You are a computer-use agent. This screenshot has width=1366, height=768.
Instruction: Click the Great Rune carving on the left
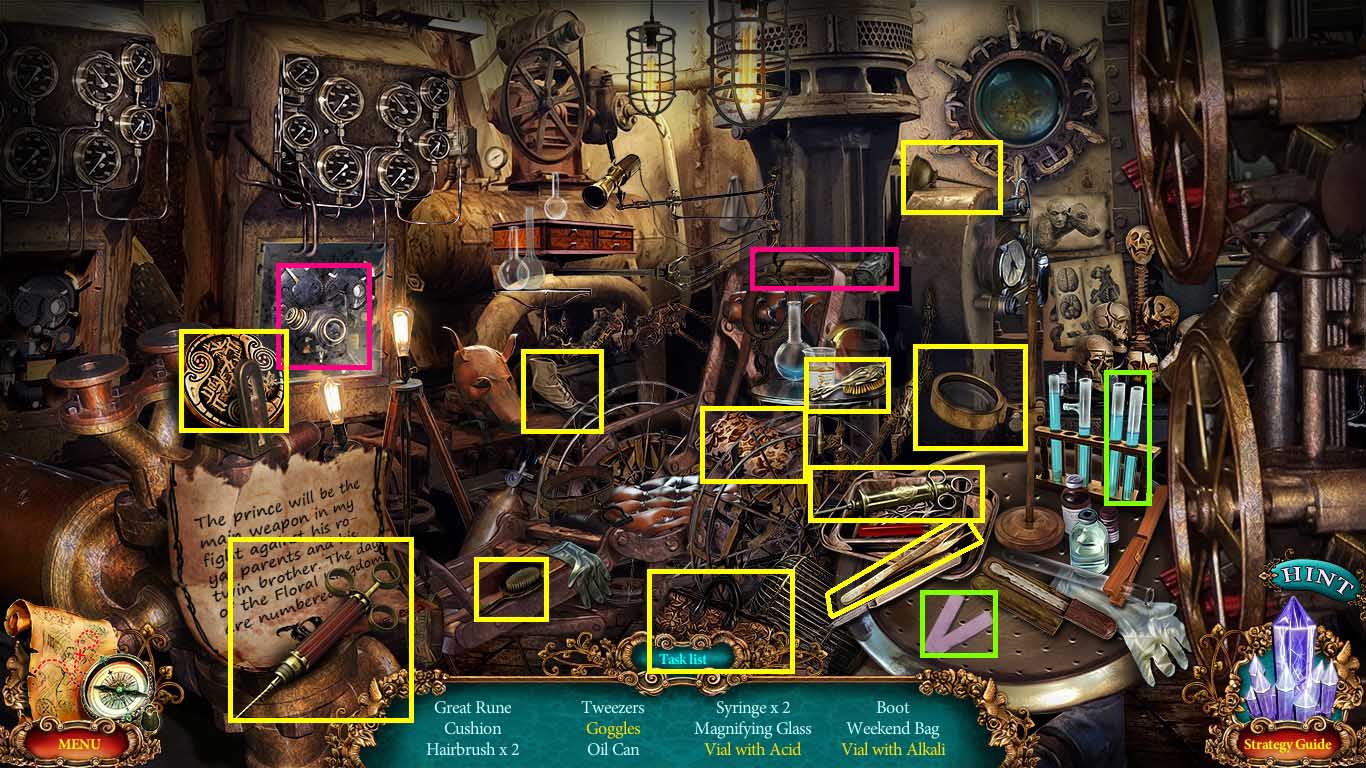pos(232,380)
